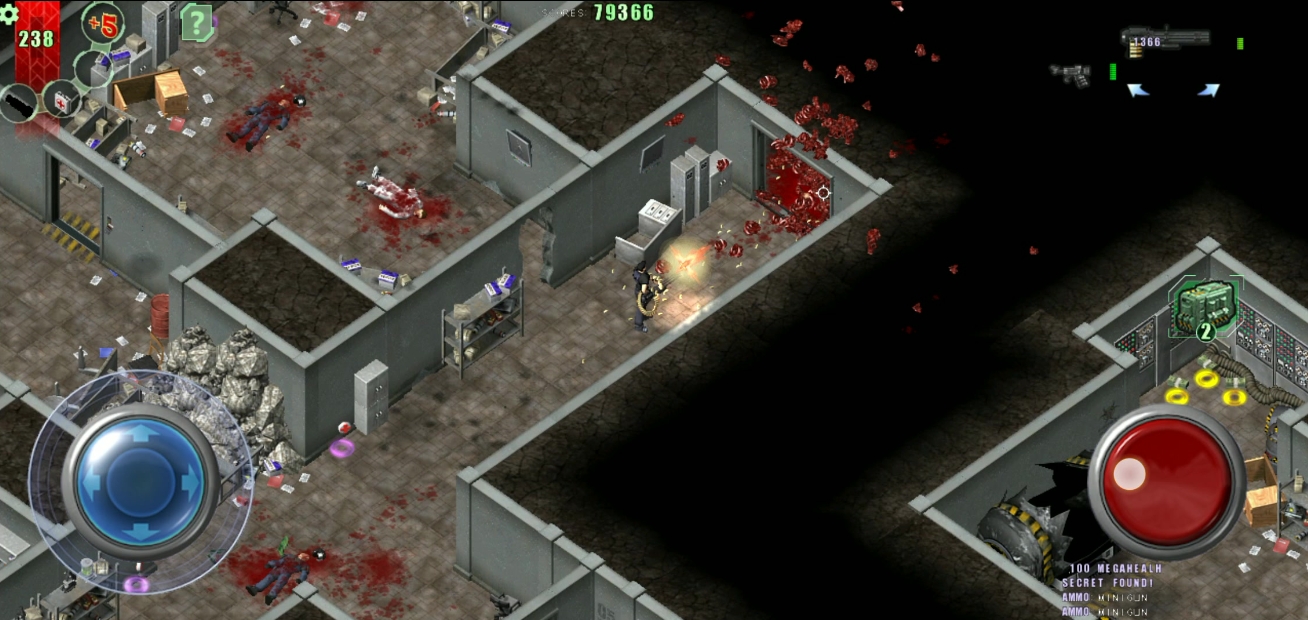Activate the flashlight item slot
This screenshot has width=1308, height=620.
(x=18, y=103)
